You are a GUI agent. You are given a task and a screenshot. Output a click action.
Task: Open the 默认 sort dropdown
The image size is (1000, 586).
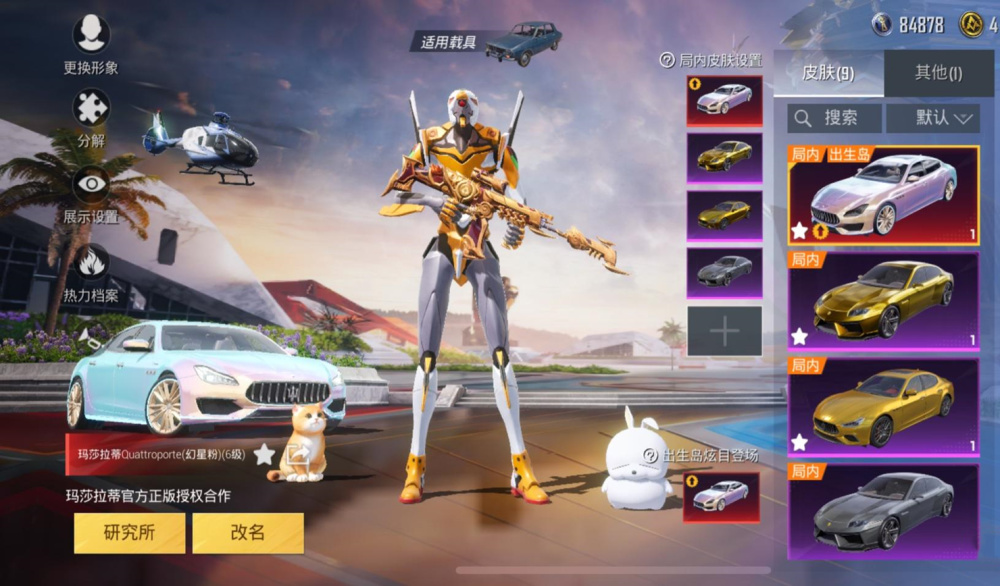[x=944, y=118]
